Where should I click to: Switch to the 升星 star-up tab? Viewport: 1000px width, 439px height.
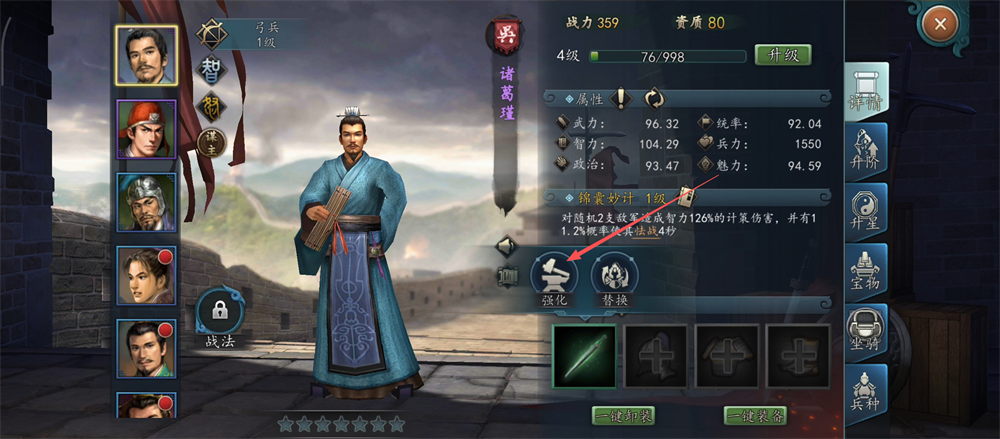point(865,212)
